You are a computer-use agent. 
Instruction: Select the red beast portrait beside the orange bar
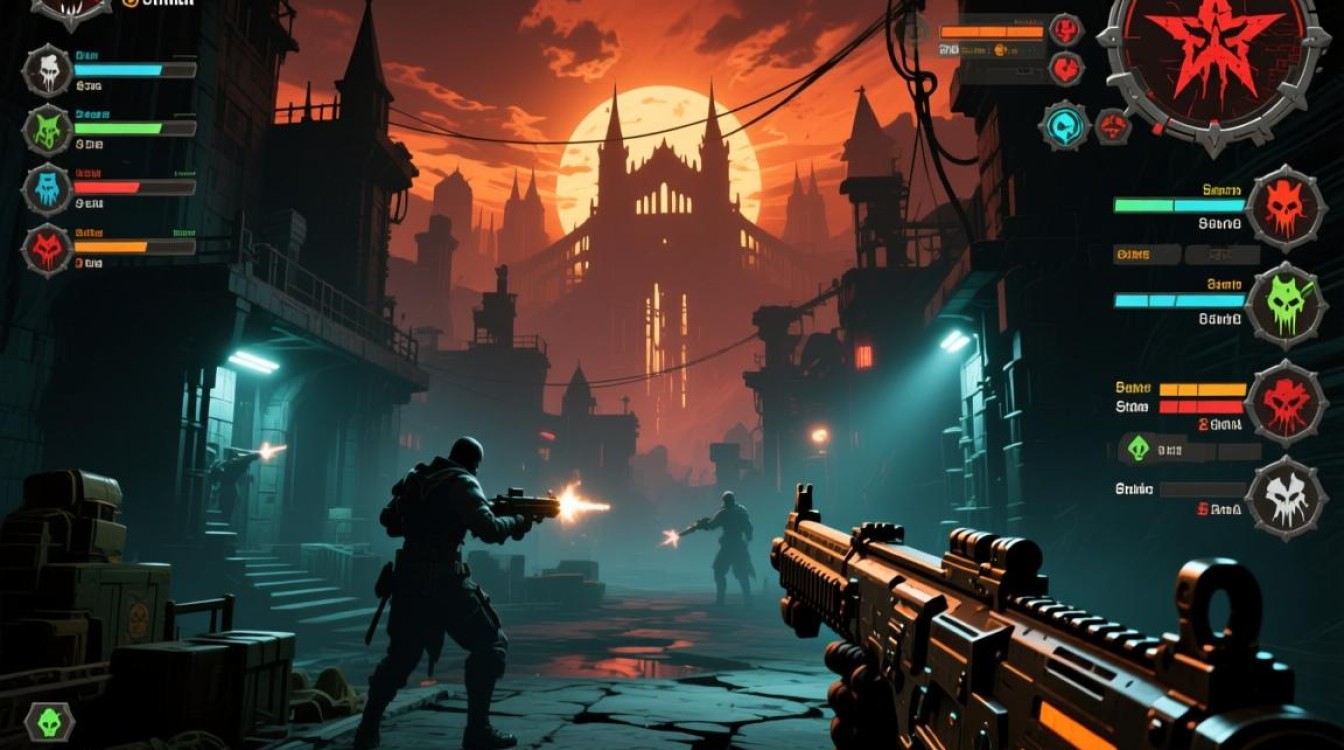(x=47, y=248)
